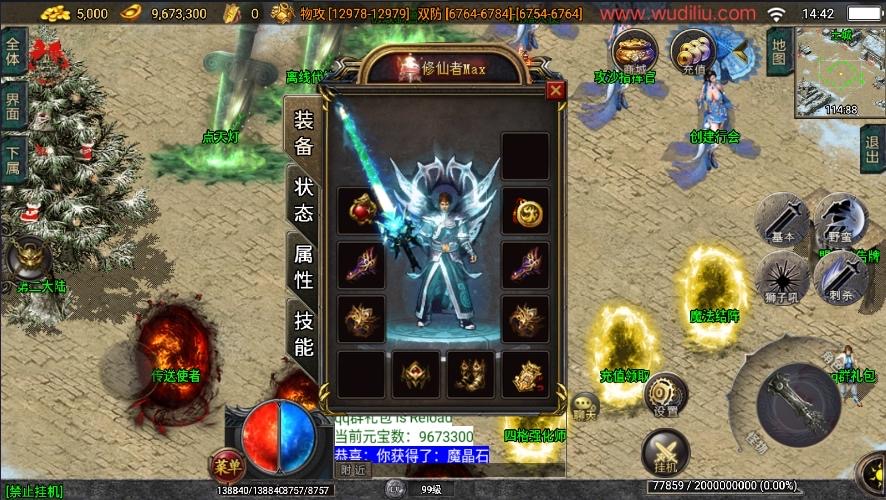Select the golden medal equipment slot
Image resolution: width=886 pixels, height=500 pixels.
(525, 211)
